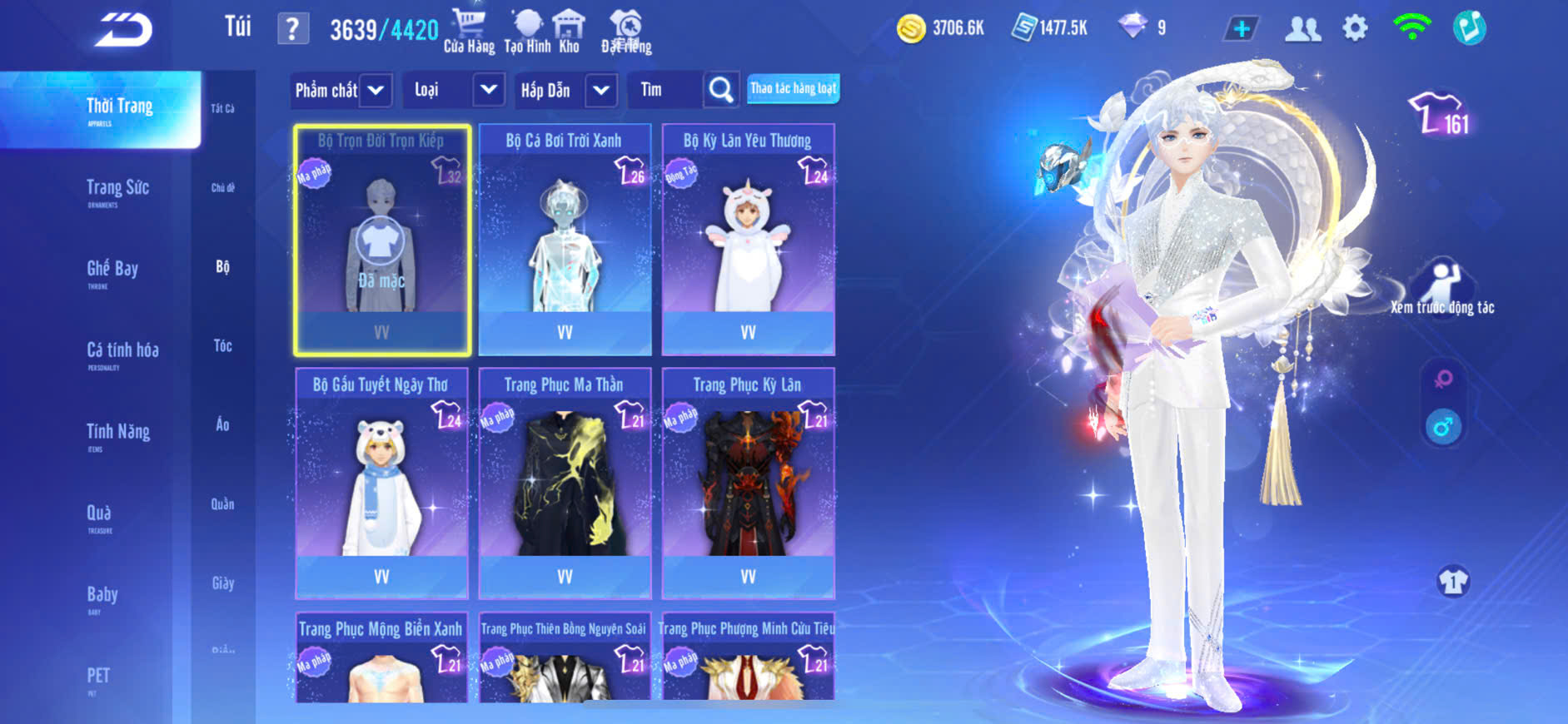Select the Bộ Cá Bơi Trời Xanh outfit

click(565, 240)
